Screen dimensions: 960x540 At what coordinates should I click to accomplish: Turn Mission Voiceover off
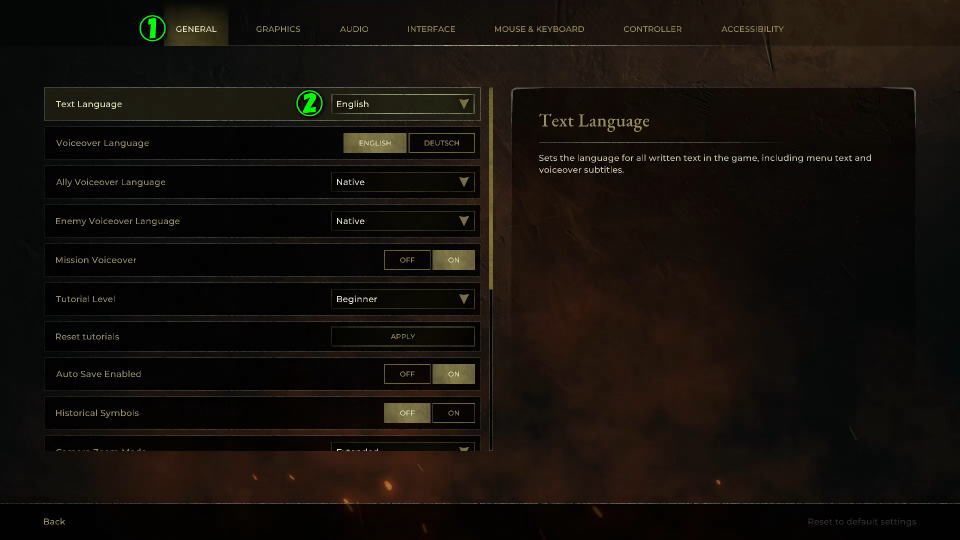[x=407, y=260]
